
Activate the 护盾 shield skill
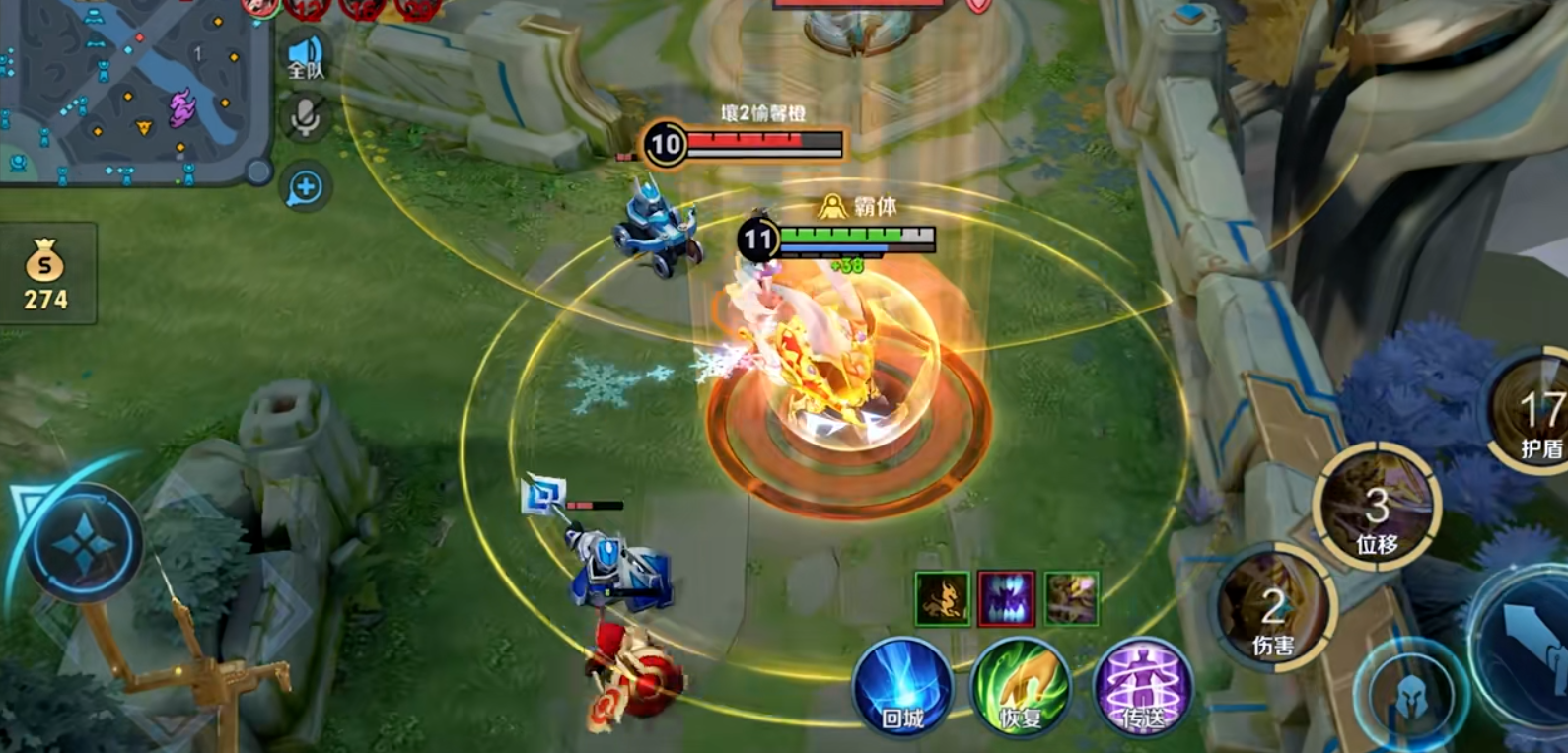tap(1533, 412)
